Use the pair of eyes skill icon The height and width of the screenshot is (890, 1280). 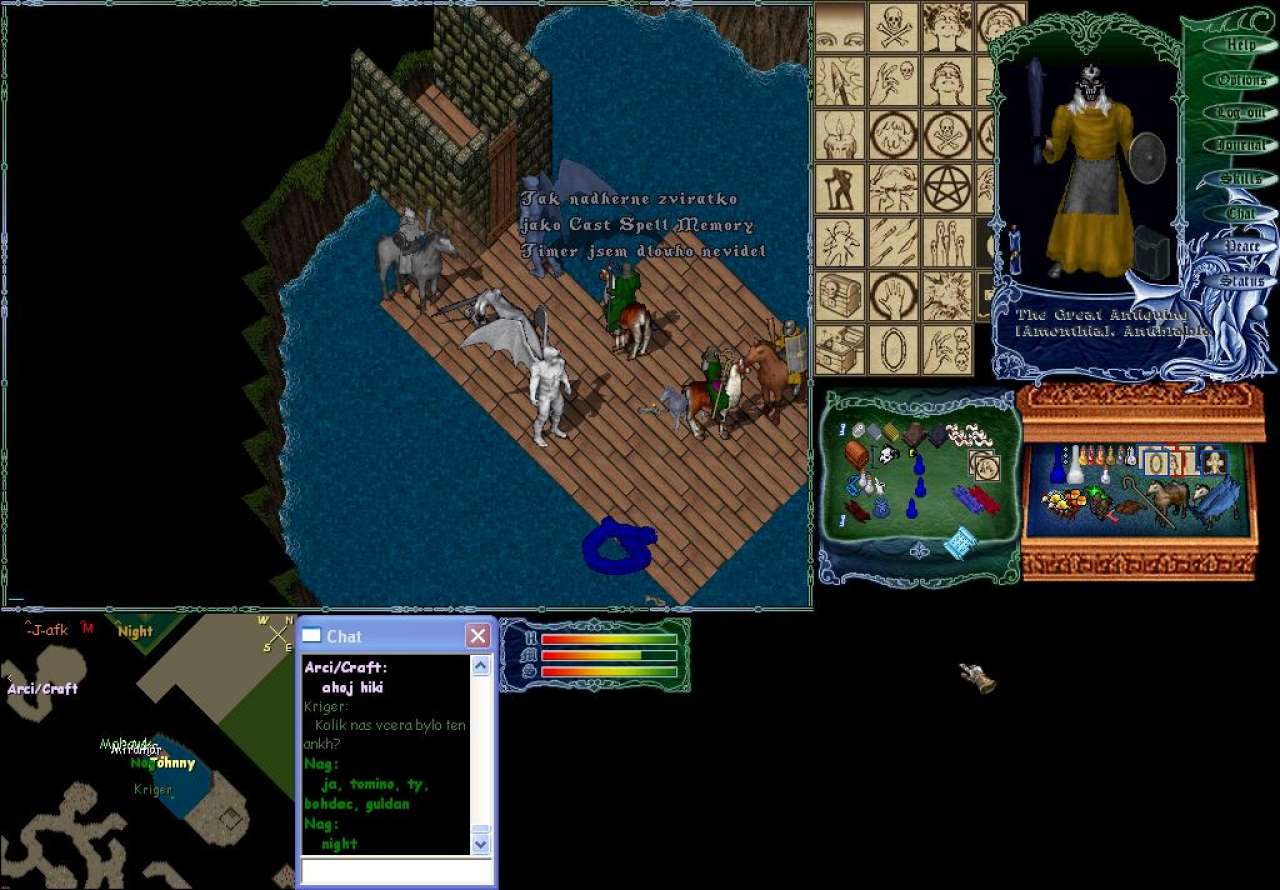(x=840, y=26)
